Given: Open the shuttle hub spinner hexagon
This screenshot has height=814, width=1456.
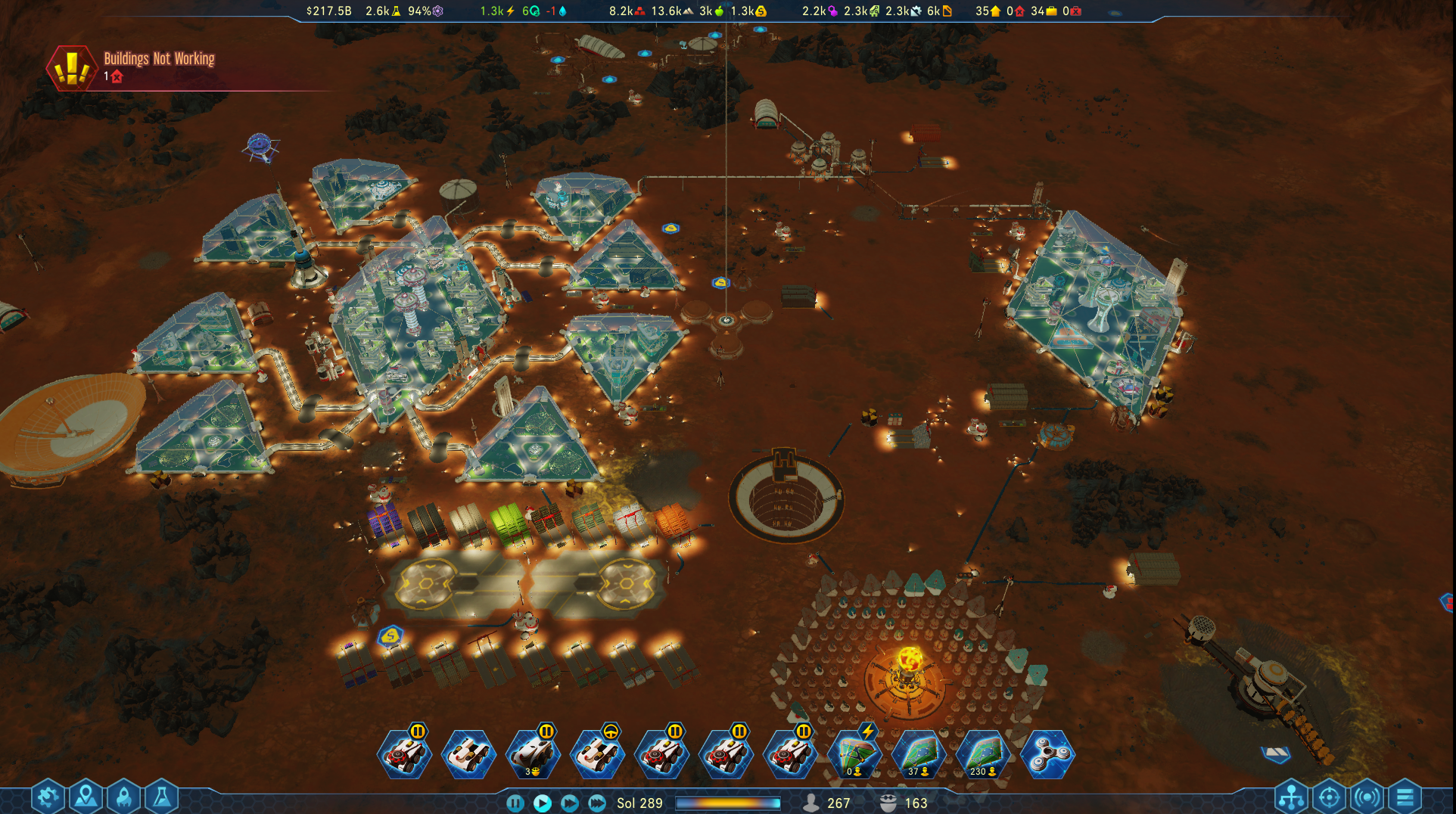Looking at the screenshot, I should click(x=1047, y=753).
